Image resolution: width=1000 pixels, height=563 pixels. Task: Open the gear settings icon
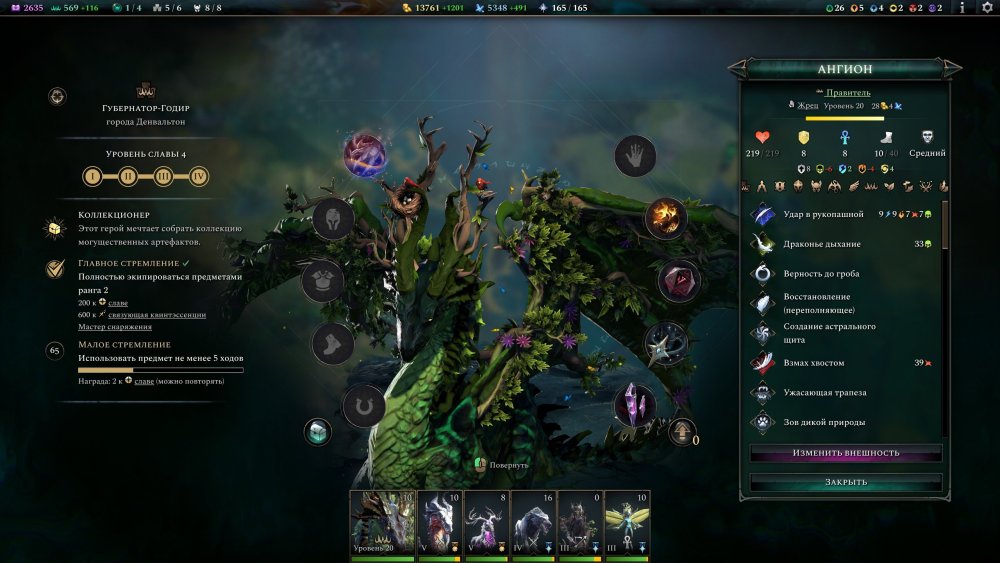[985, 8]
